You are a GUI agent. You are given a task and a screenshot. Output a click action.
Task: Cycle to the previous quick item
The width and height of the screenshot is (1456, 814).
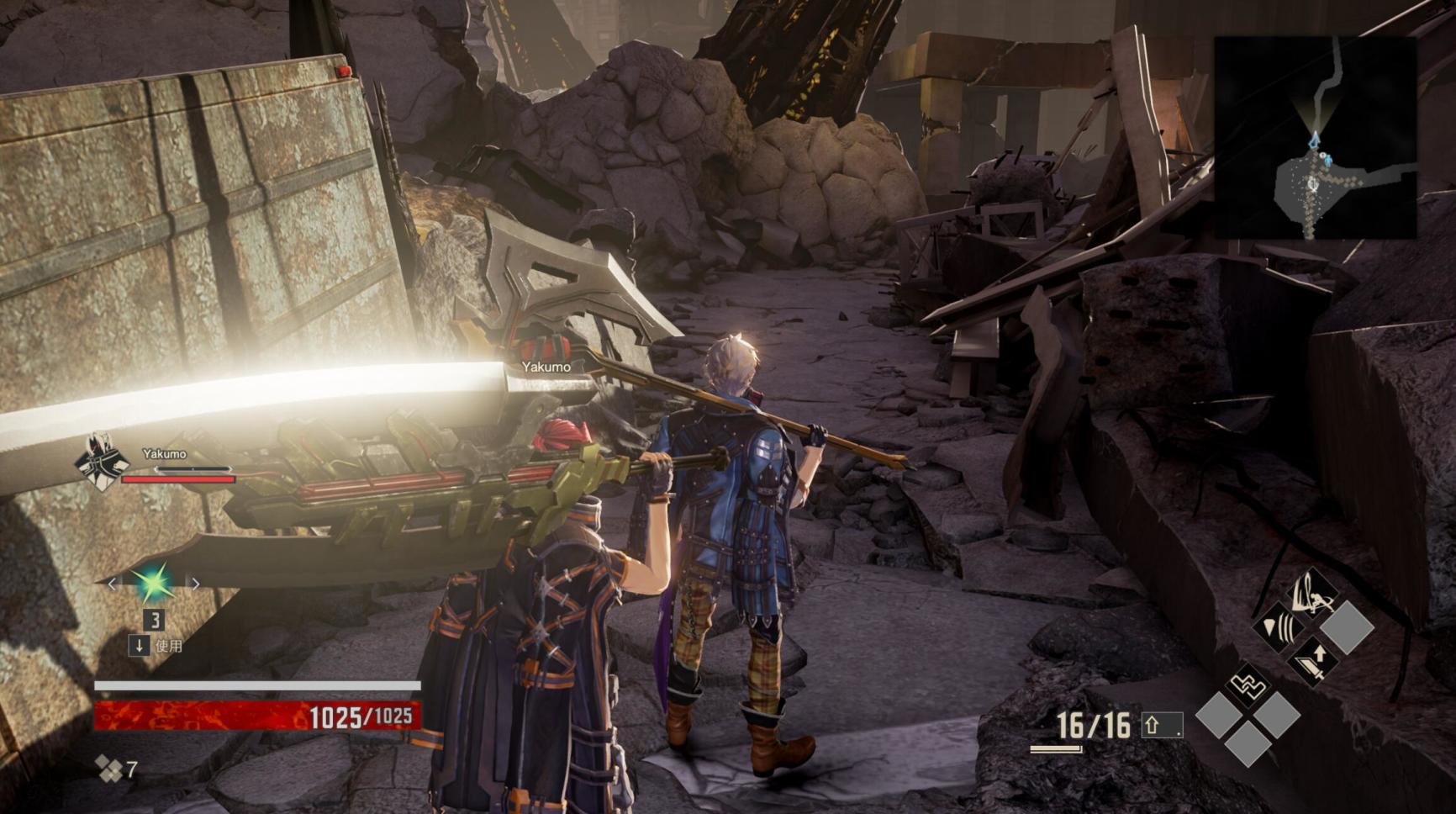113,584
